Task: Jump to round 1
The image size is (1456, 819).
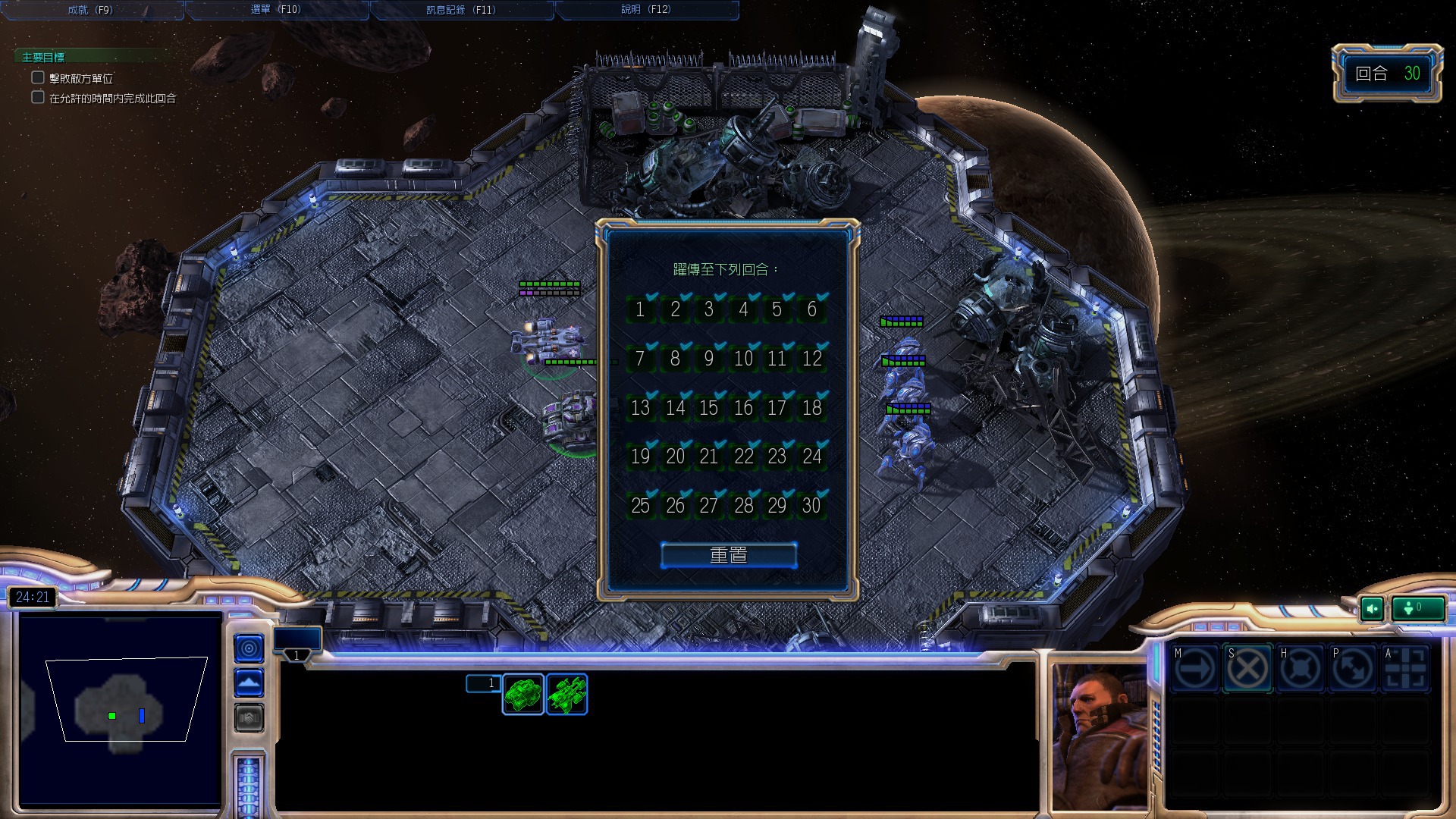Action: pyautogui.click(x=641, y=309)
